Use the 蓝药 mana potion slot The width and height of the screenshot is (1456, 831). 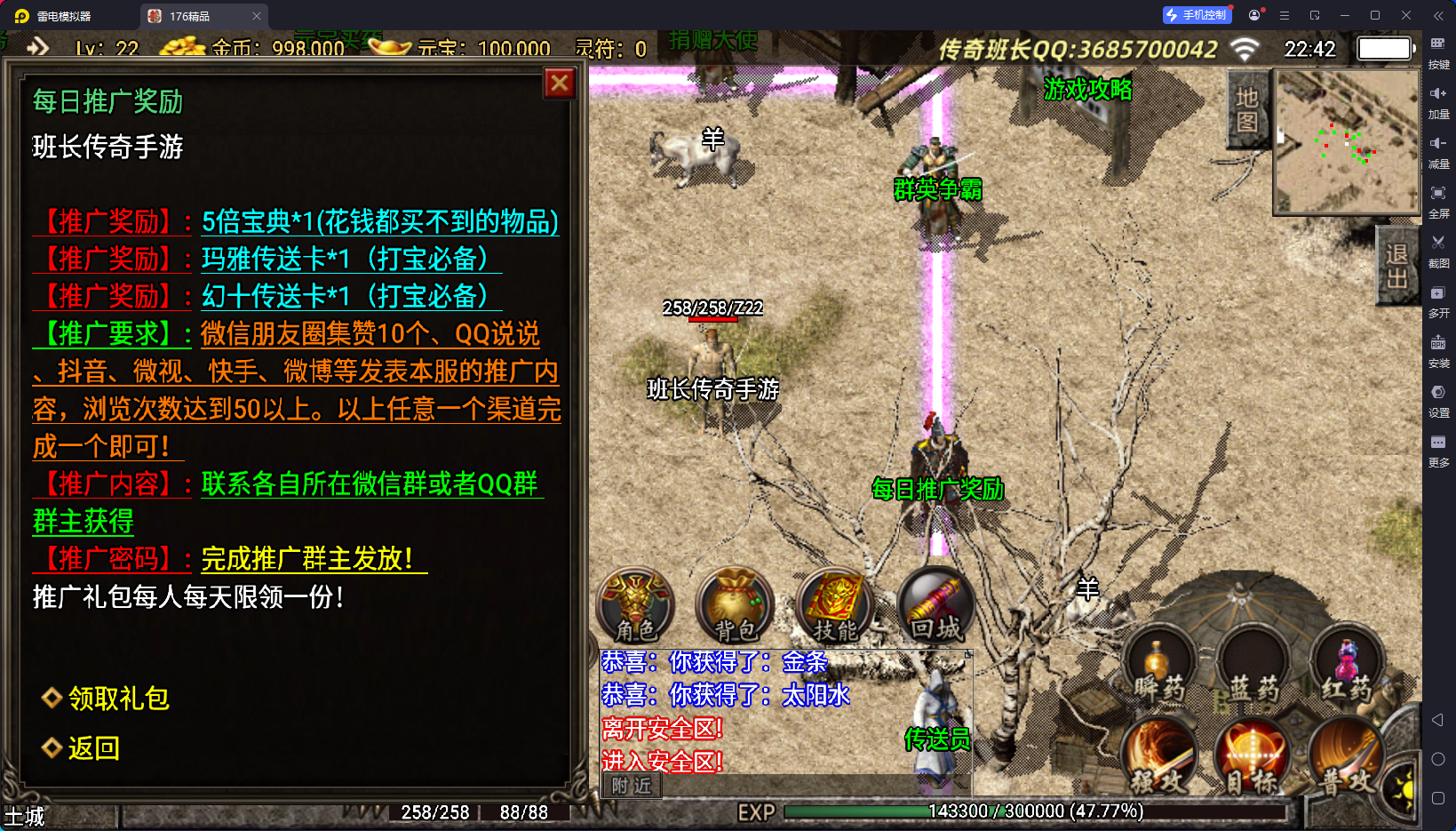(1253, 668)
